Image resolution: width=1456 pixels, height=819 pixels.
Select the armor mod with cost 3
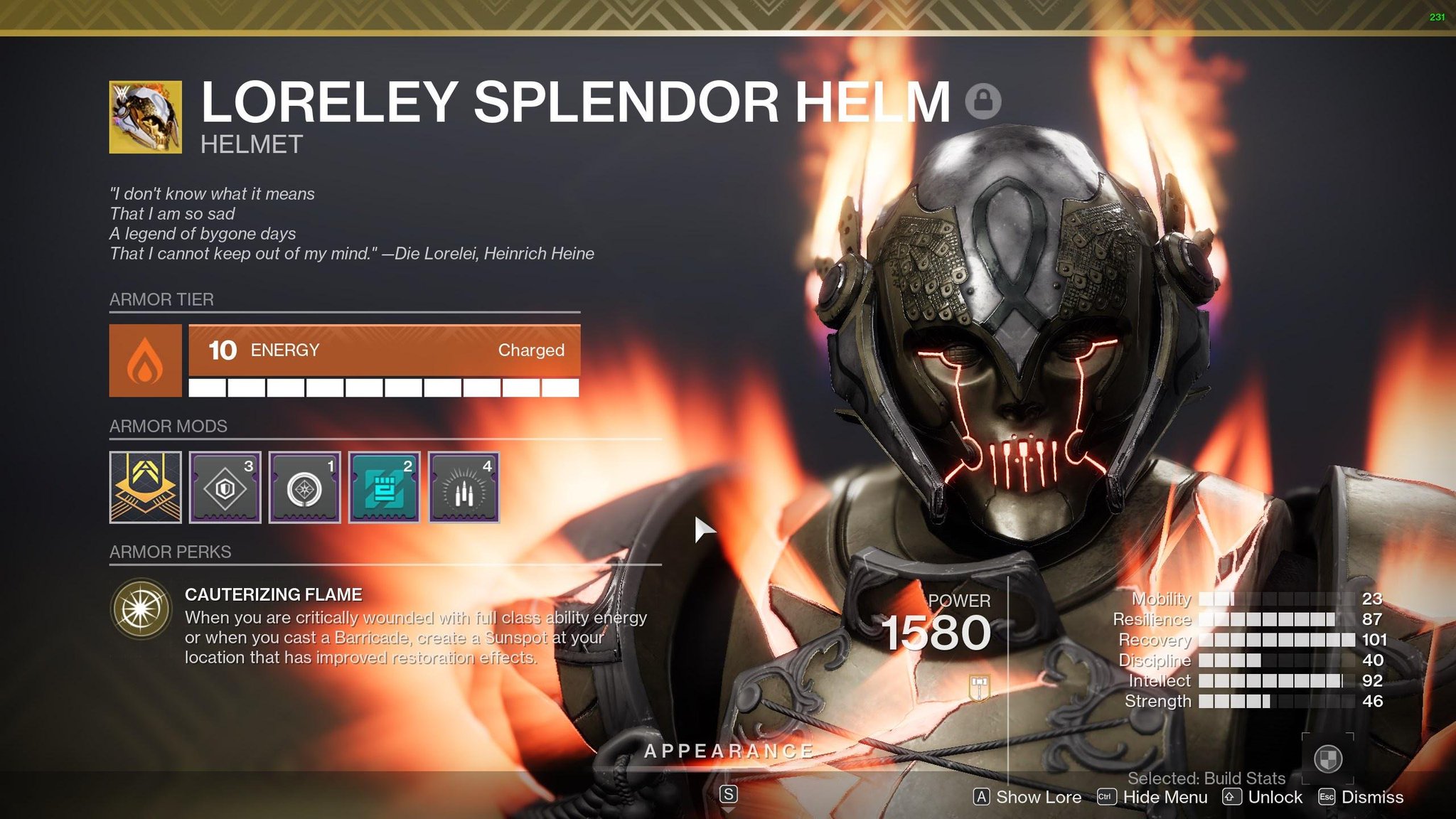(224, 487)
